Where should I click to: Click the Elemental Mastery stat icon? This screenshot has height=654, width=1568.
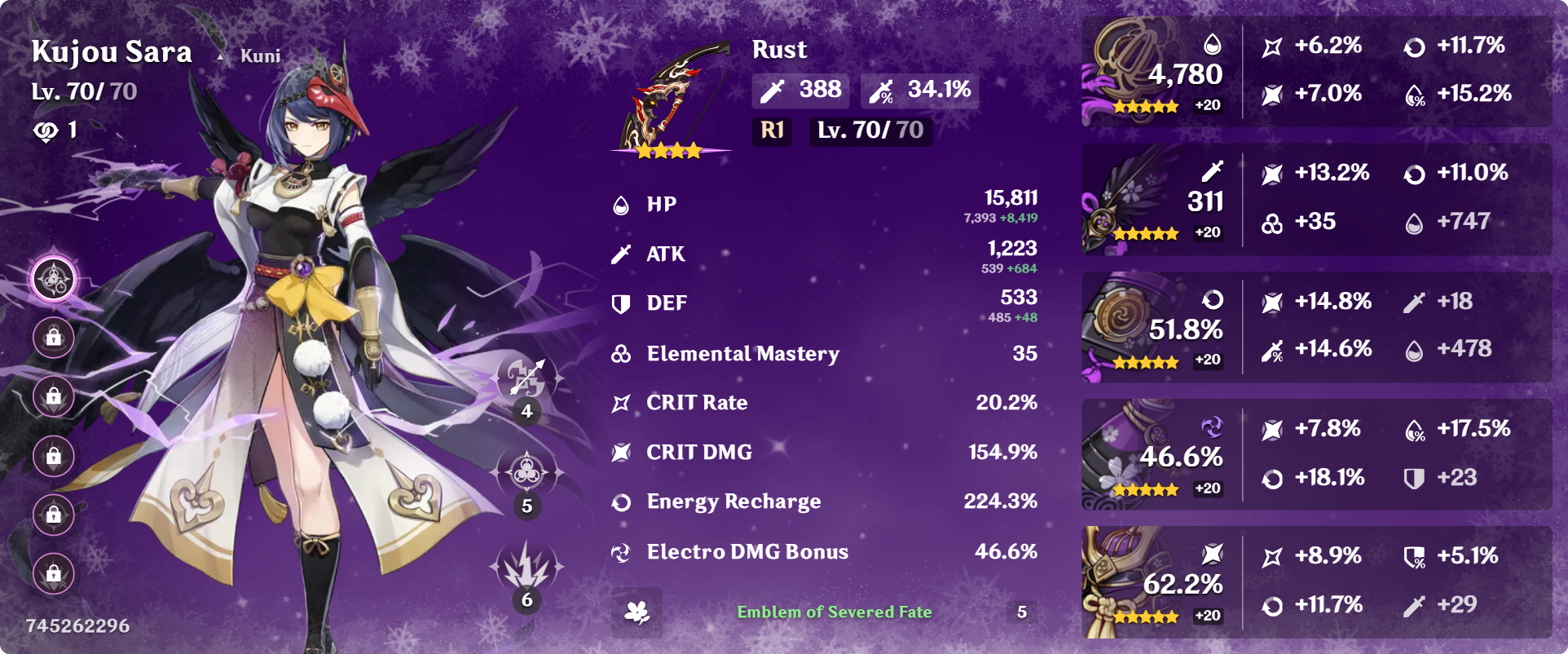(x=621, y=354)
